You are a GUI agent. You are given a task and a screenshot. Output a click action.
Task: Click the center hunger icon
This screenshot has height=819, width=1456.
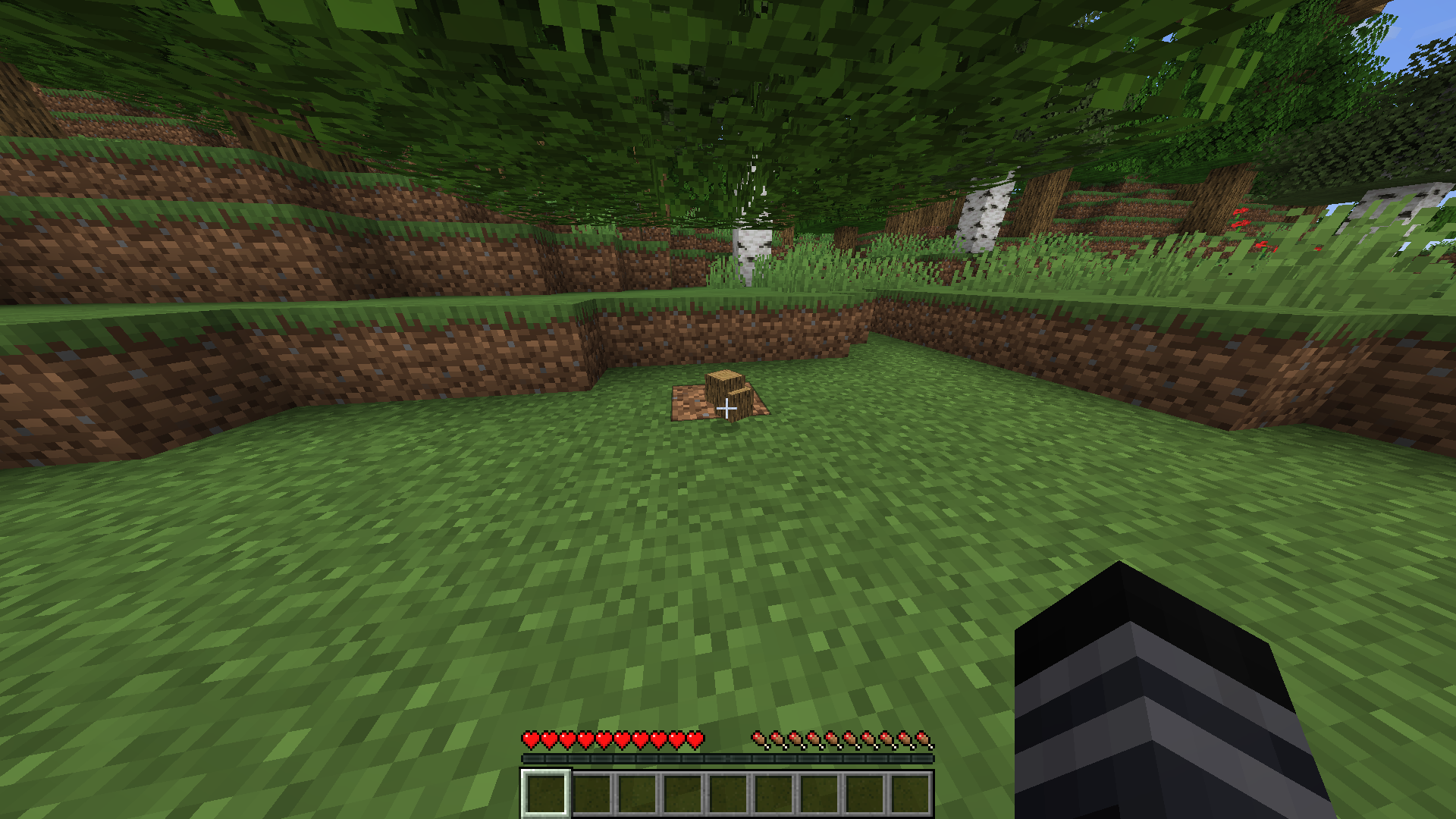pos(840,739)
